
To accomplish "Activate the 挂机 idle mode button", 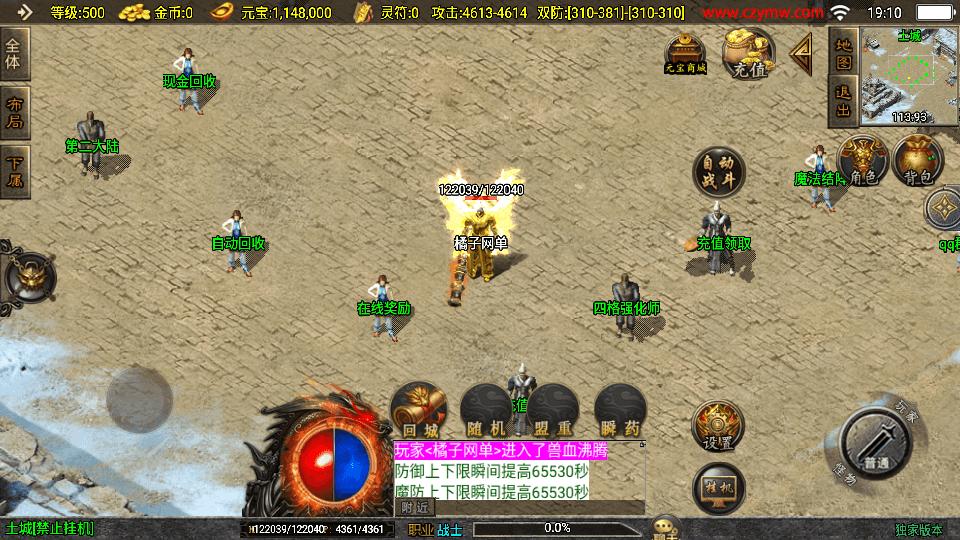I will [x=718, y=487].
